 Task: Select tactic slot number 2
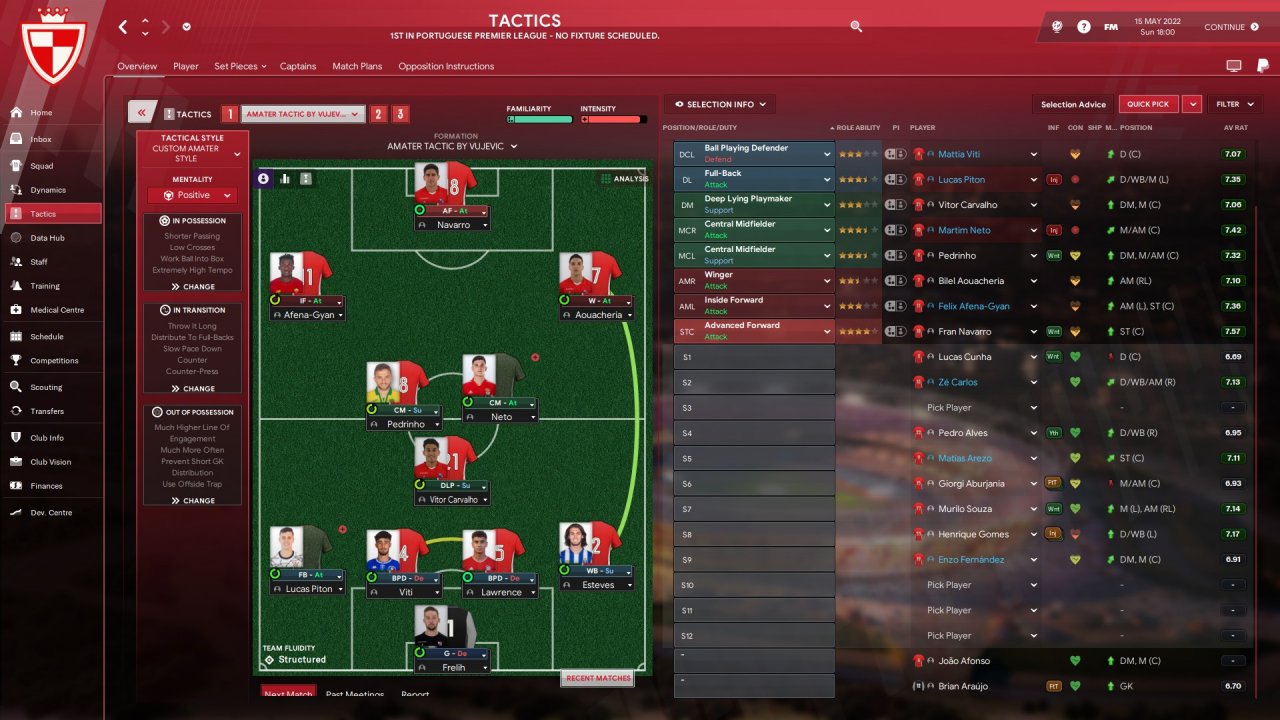378,114
